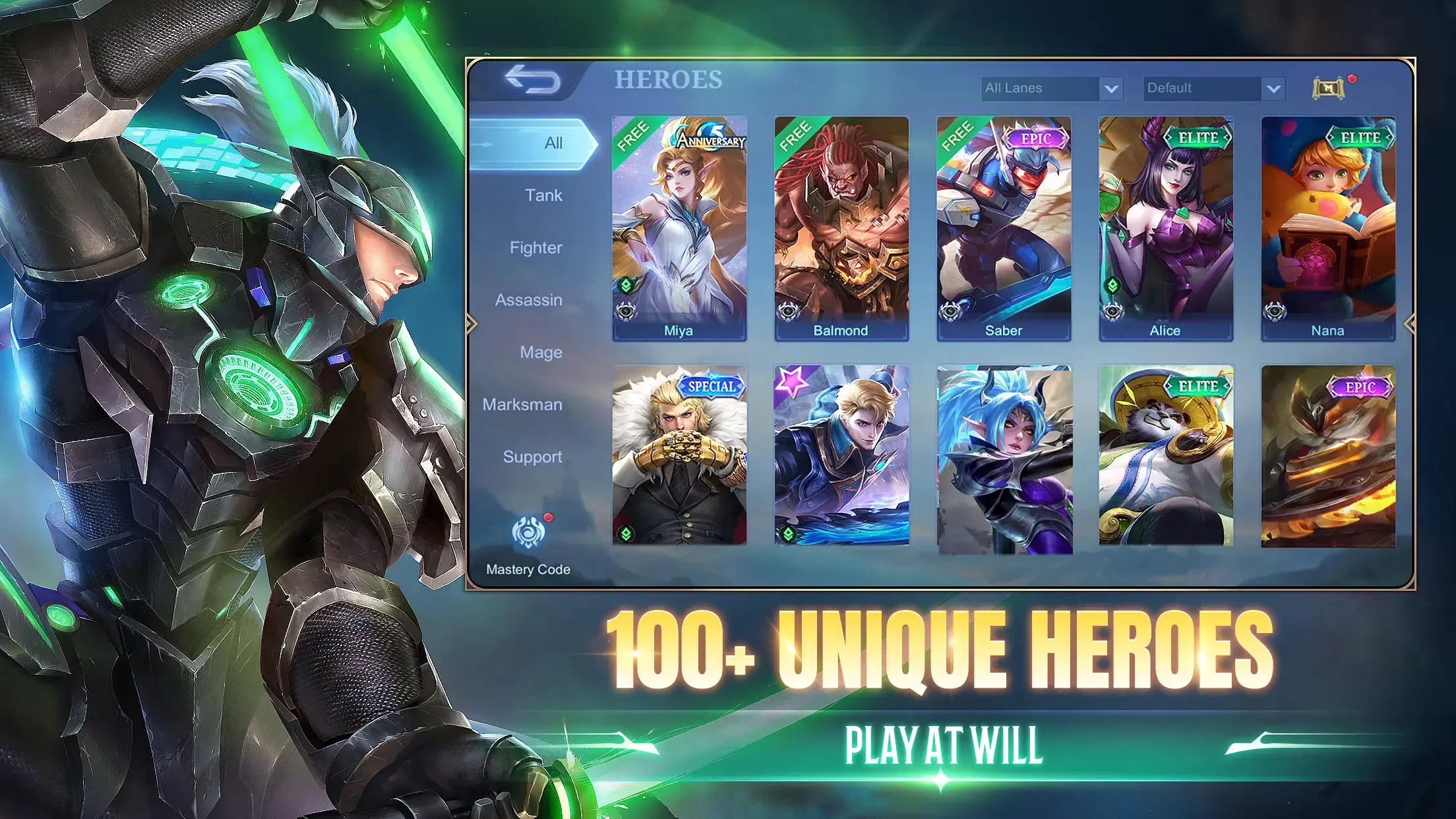Click the back arrow in Heroes panel

[x=534, y=80]
